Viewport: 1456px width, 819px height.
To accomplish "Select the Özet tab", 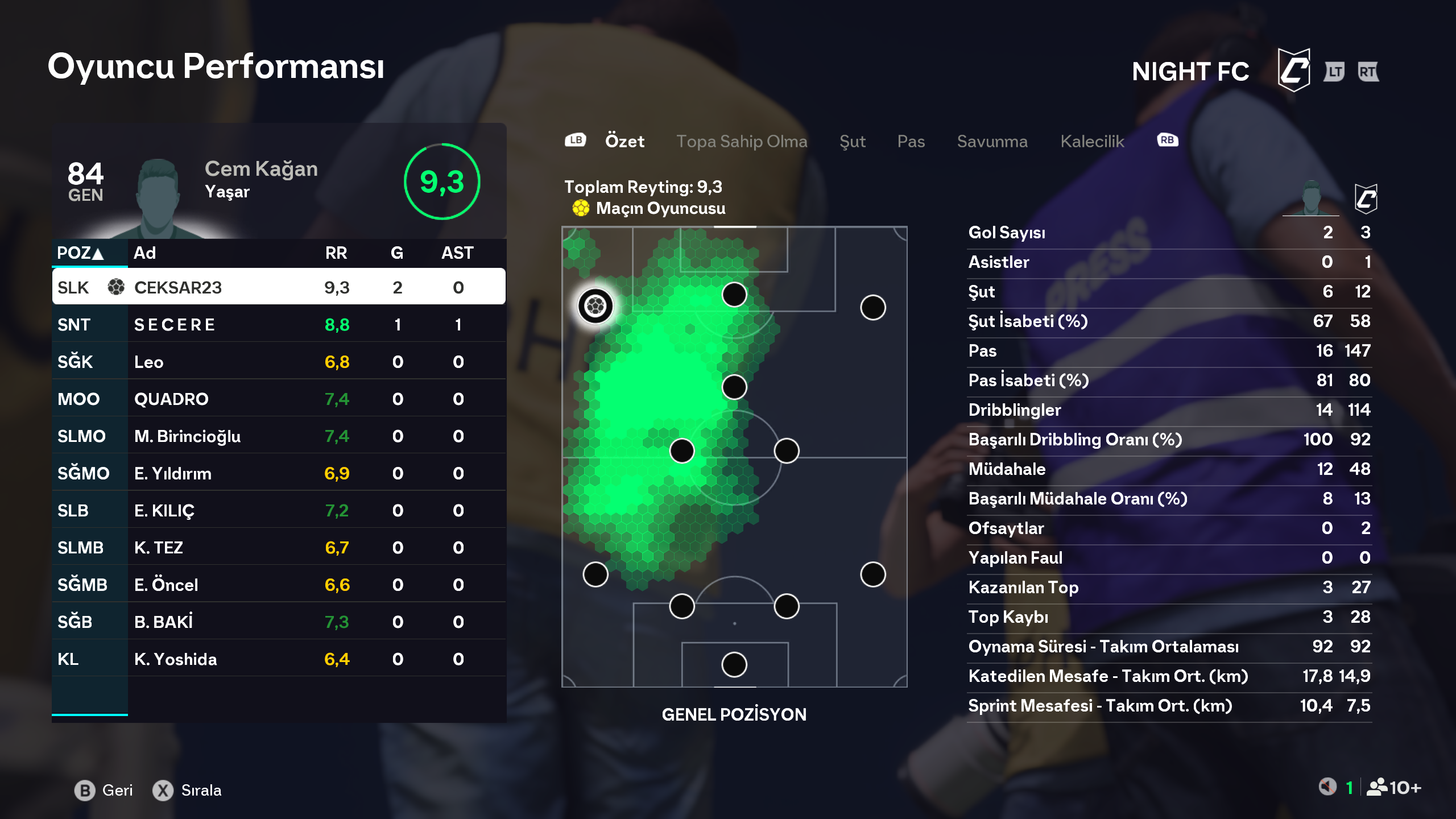I will 624,141.
